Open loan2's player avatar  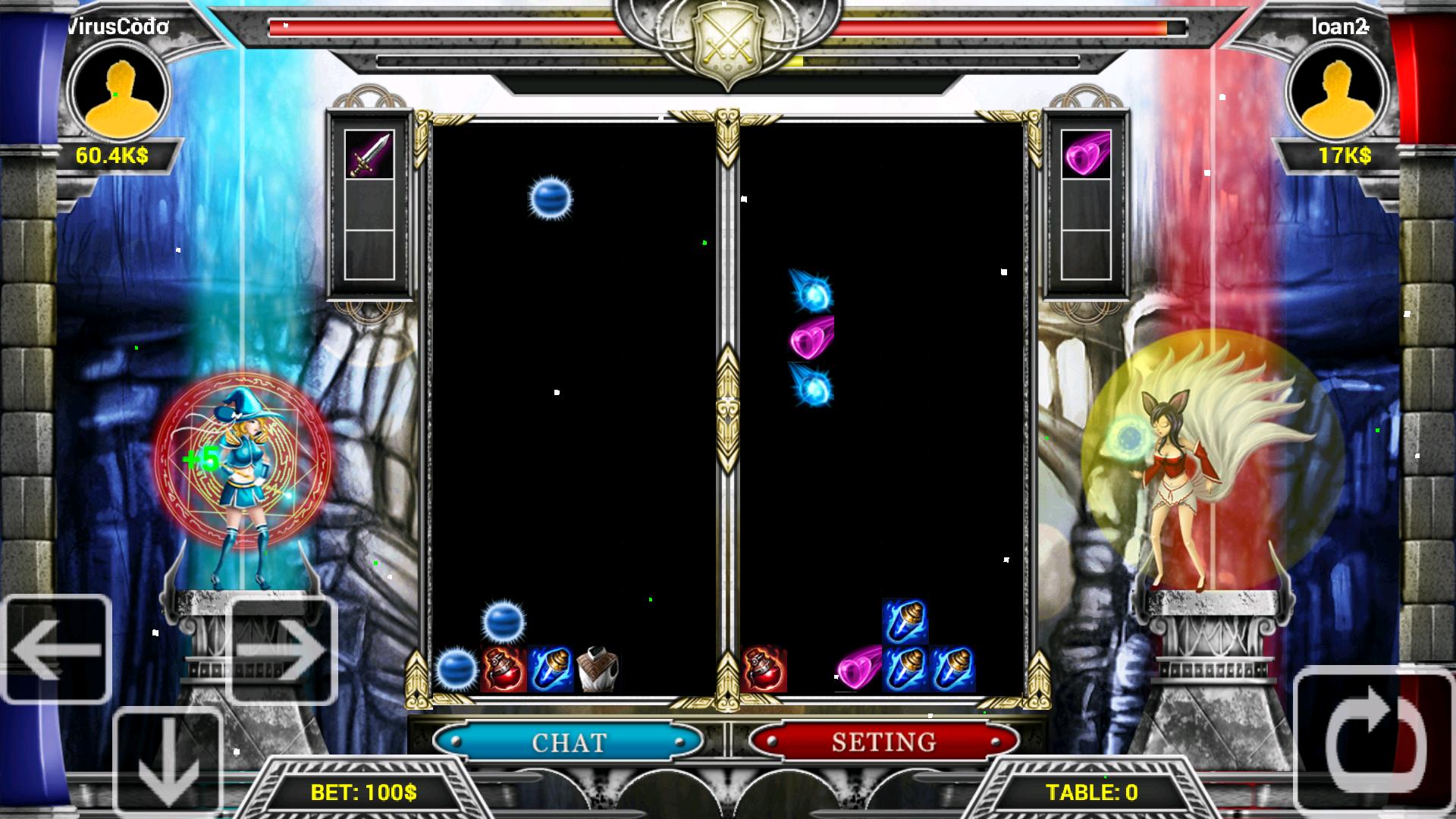(1338, 92)
